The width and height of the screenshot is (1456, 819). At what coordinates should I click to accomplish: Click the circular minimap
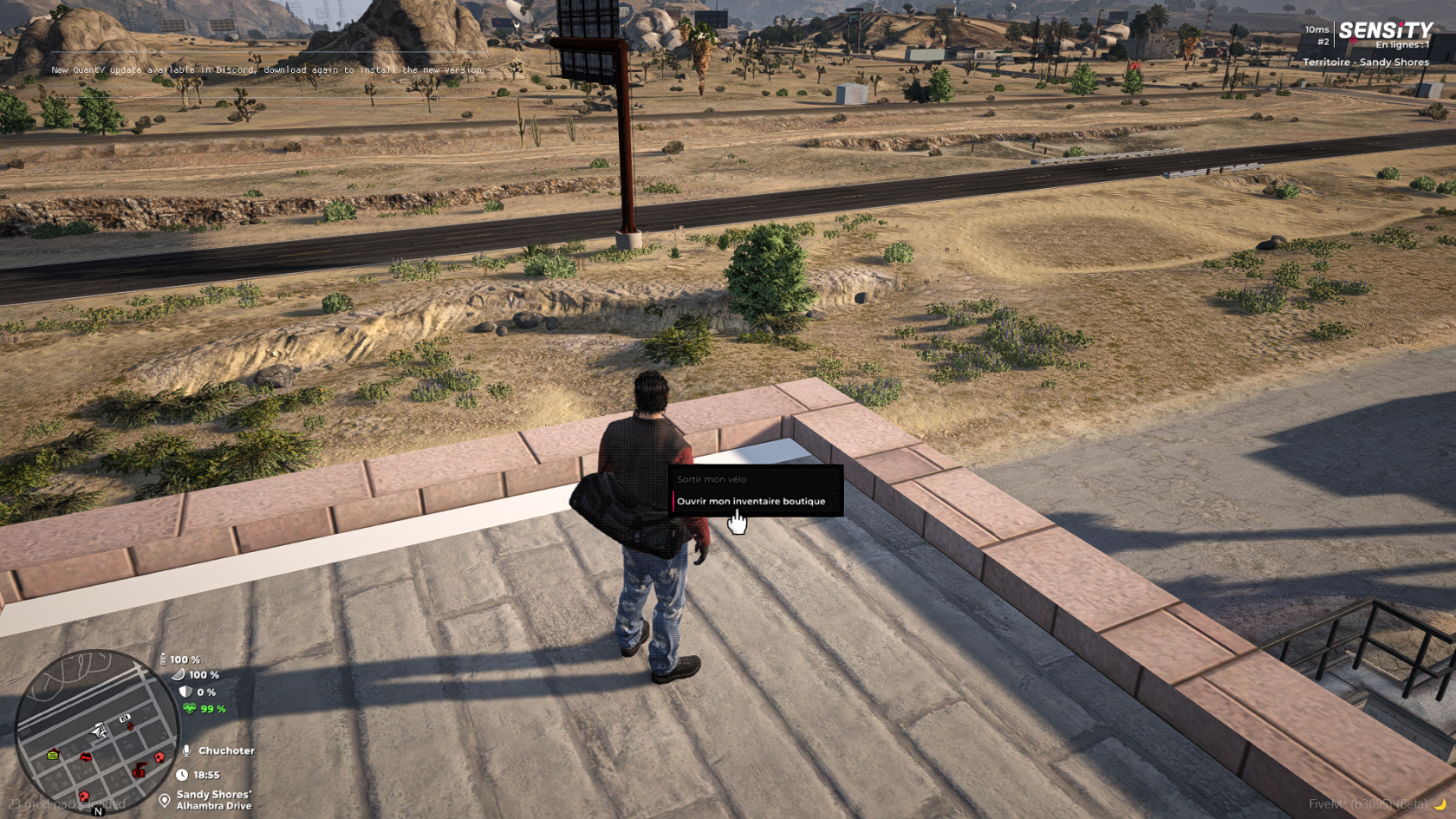96,731
